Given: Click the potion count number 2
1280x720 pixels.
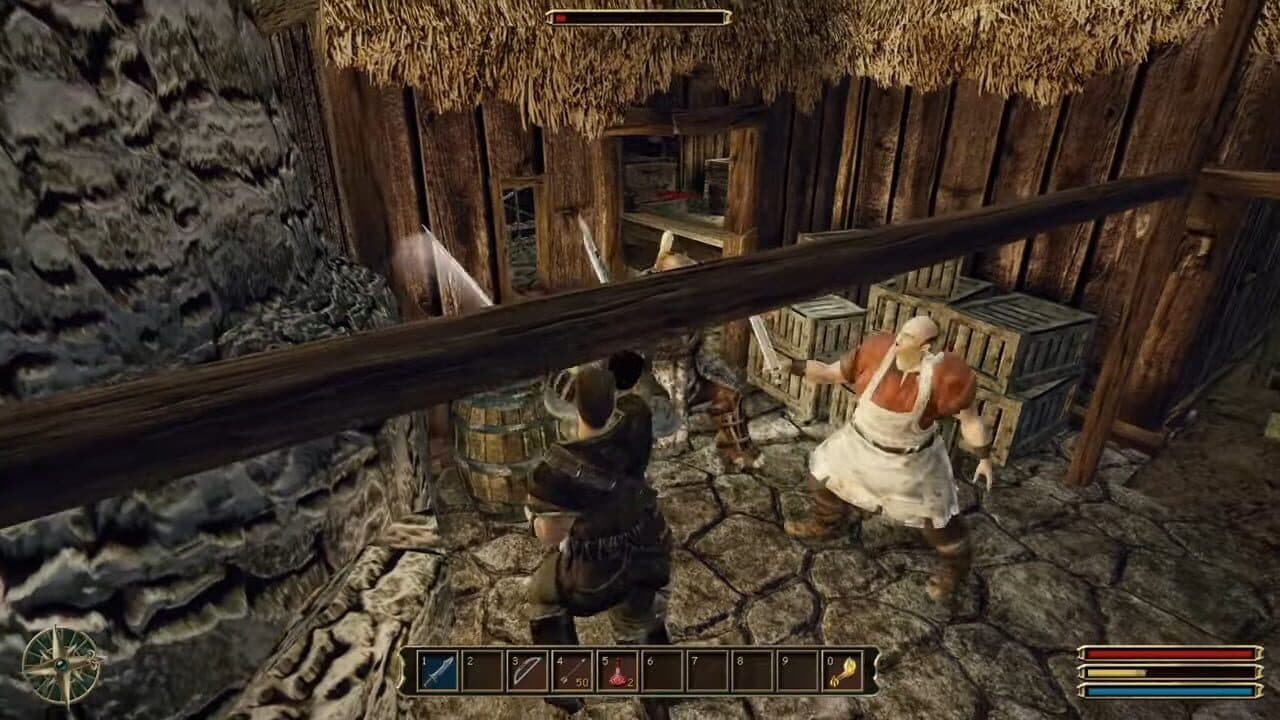Looking at the screenshot, I should pyautogui.click(x=632, y=680).
